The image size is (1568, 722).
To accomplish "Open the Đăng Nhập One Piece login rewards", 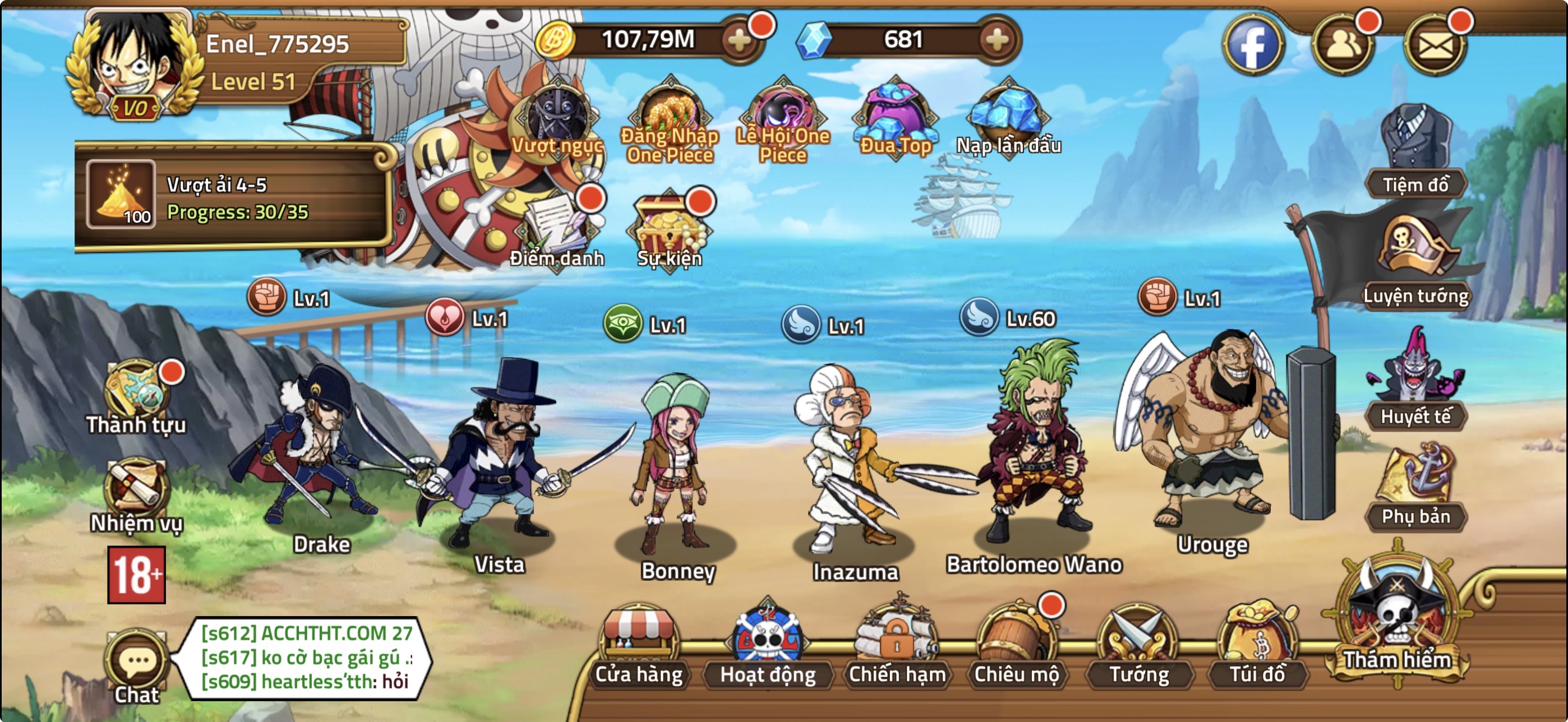I will pyautogui.click(x=671, y=113).
